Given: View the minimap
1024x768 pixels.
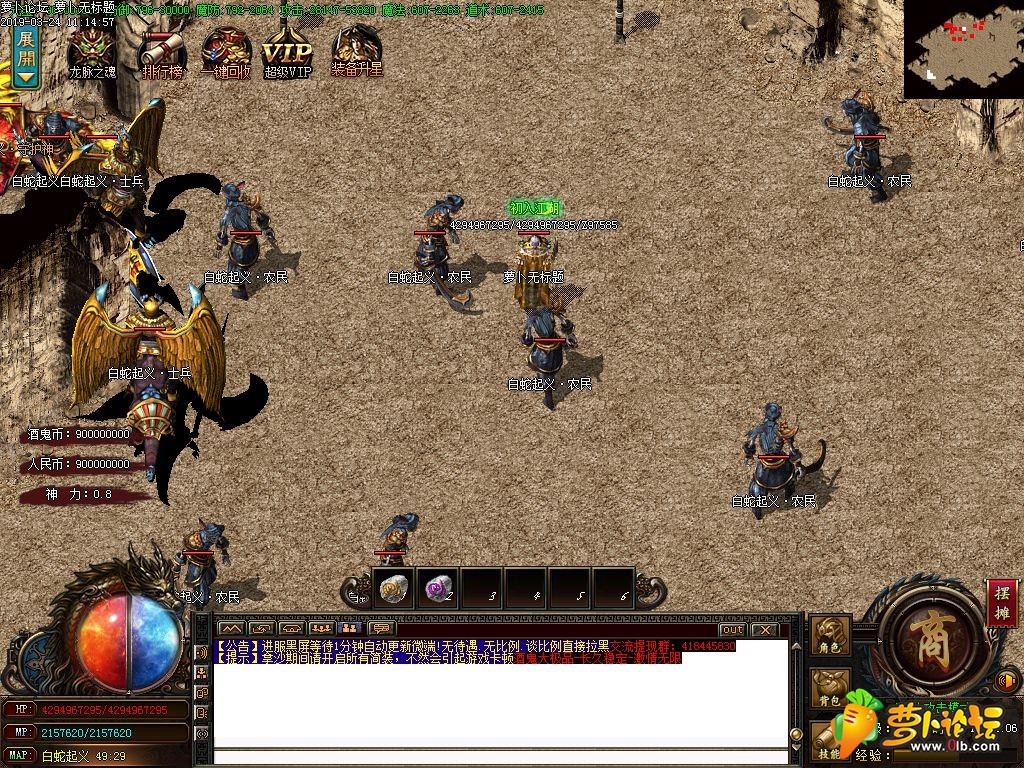Looking at the screenshot, I should (963, 48).
